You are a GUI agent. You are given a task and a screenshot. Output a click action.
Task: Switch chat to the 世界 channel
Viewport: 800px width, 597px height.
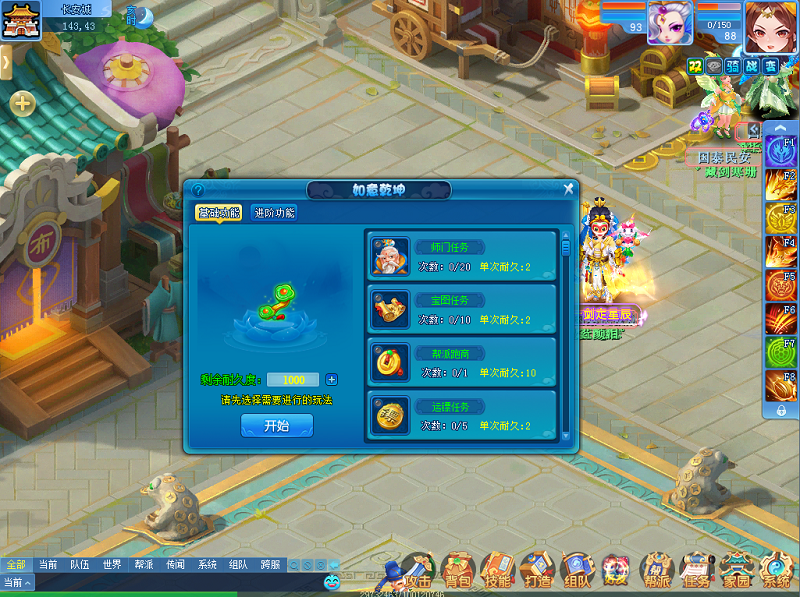[x=112, y=565]
